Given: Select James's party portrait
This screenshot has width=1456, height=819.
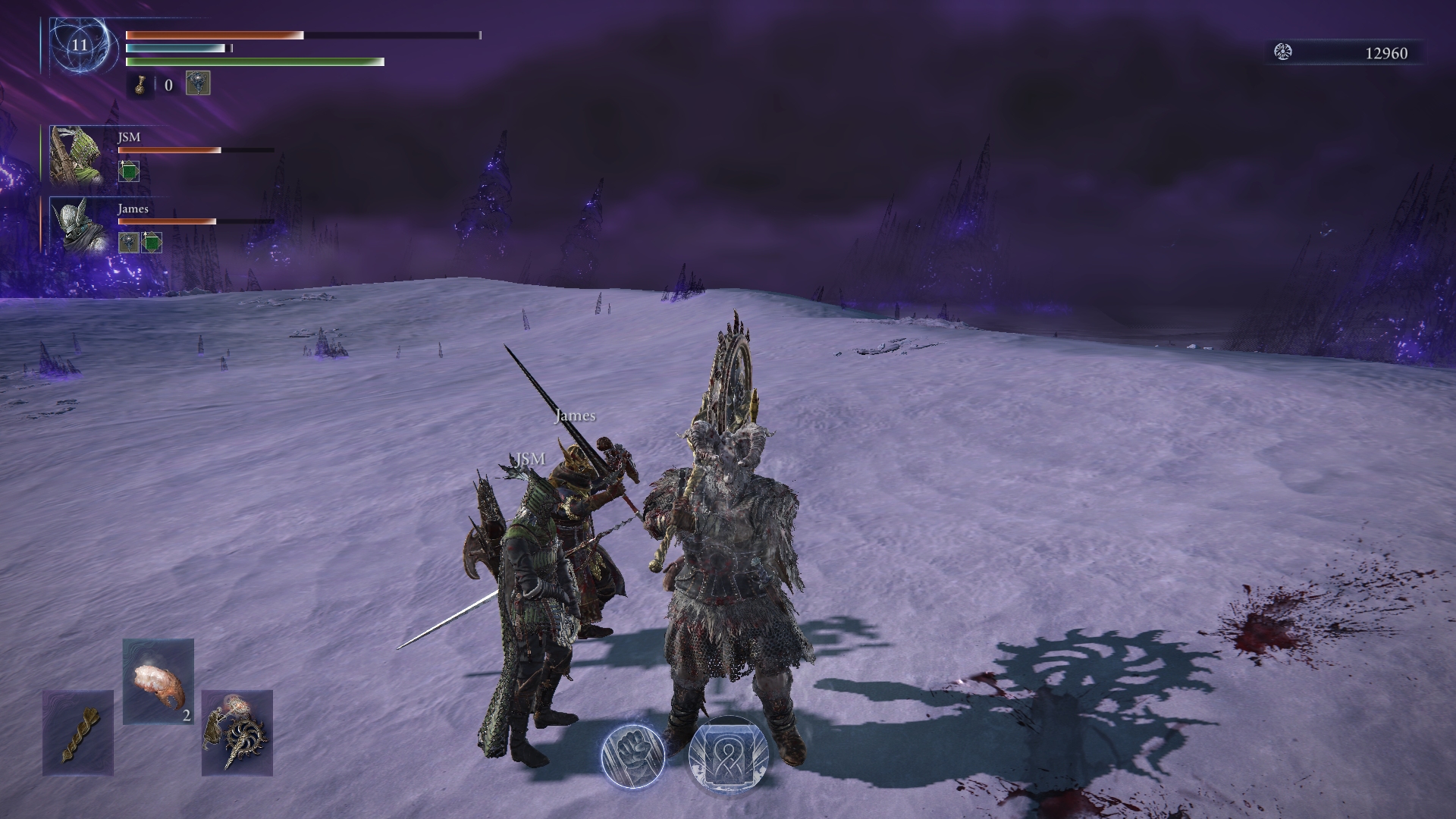Looking at the screenshot, I should [77, 225].
